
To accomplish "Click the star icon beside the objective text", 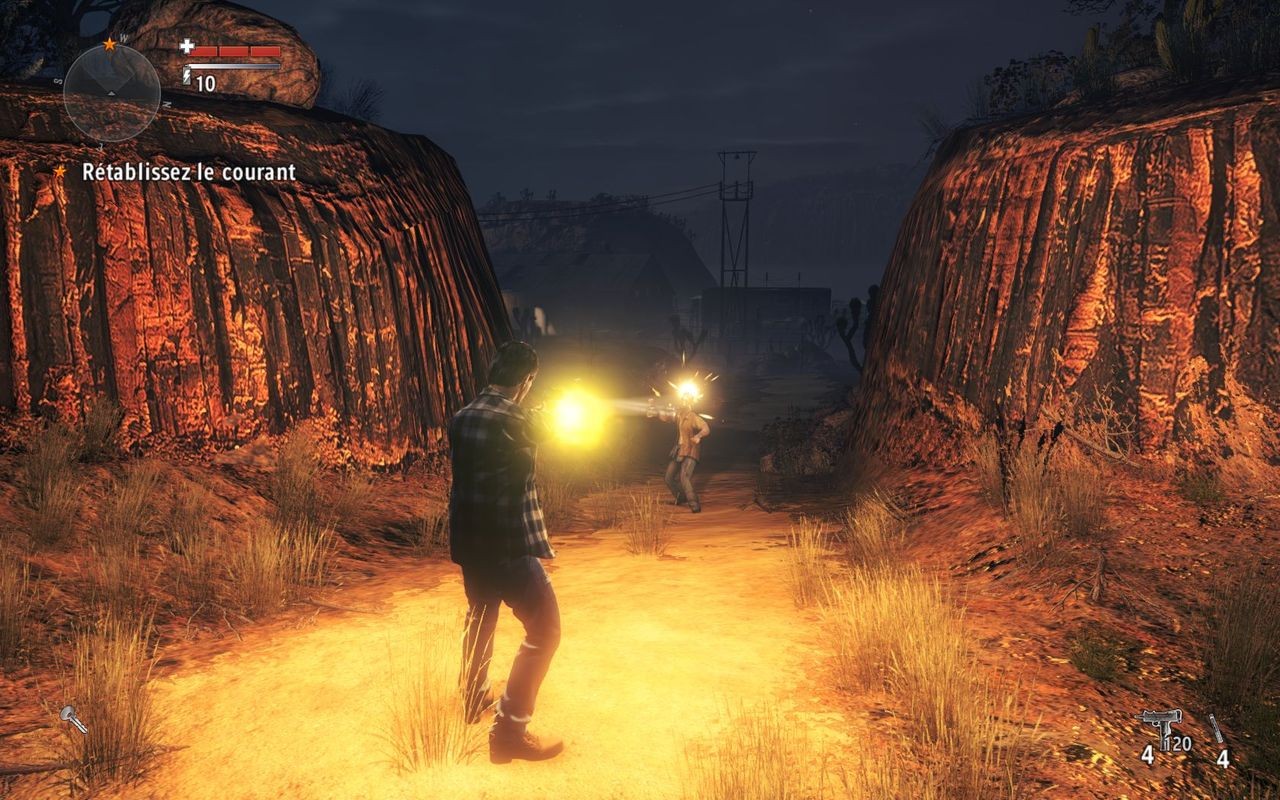I will click(x=60, y=172).
